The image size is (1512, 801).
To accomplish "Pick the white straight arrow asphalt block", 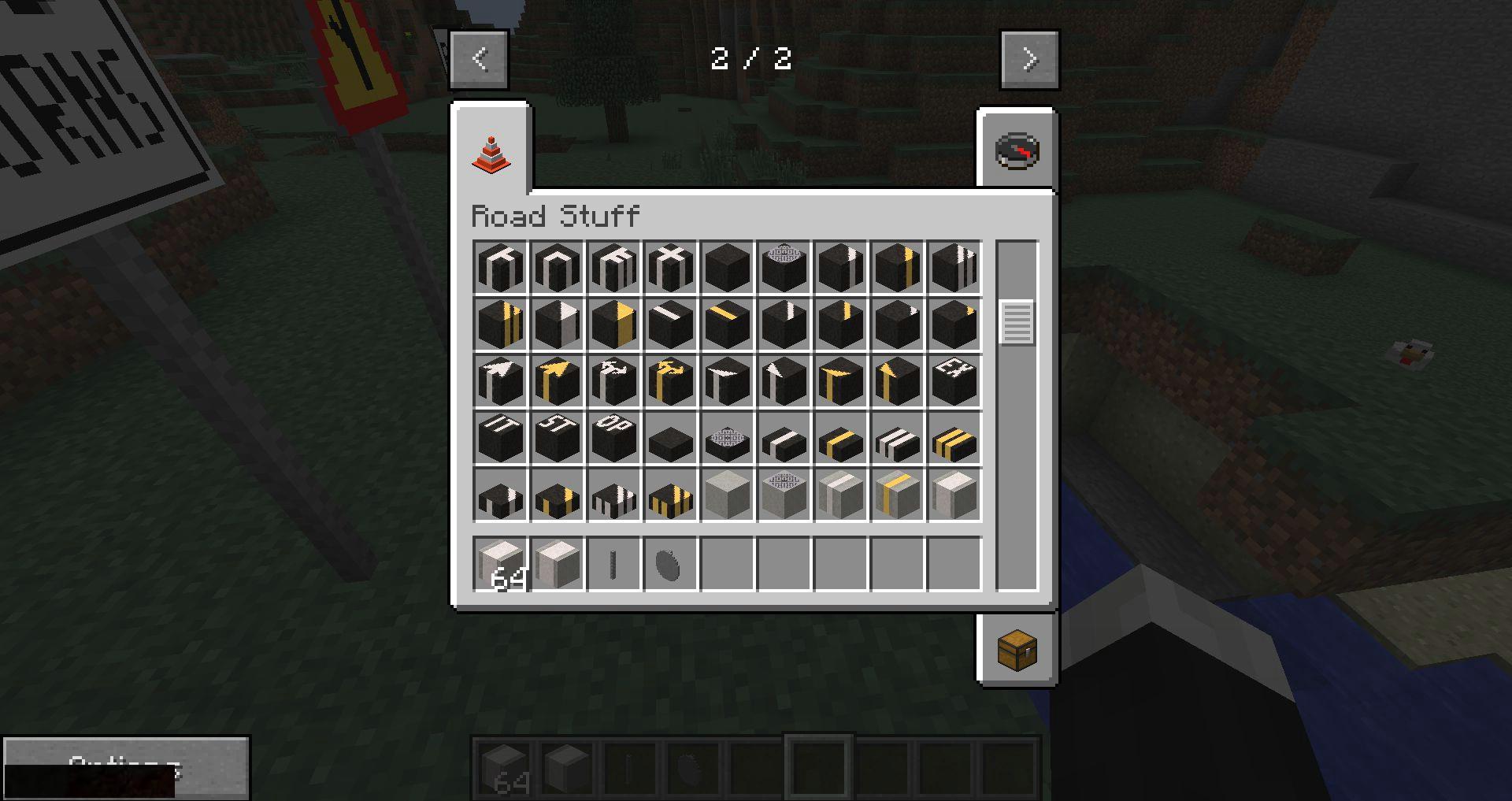I will pyautogui.click(x=500, y=380).
